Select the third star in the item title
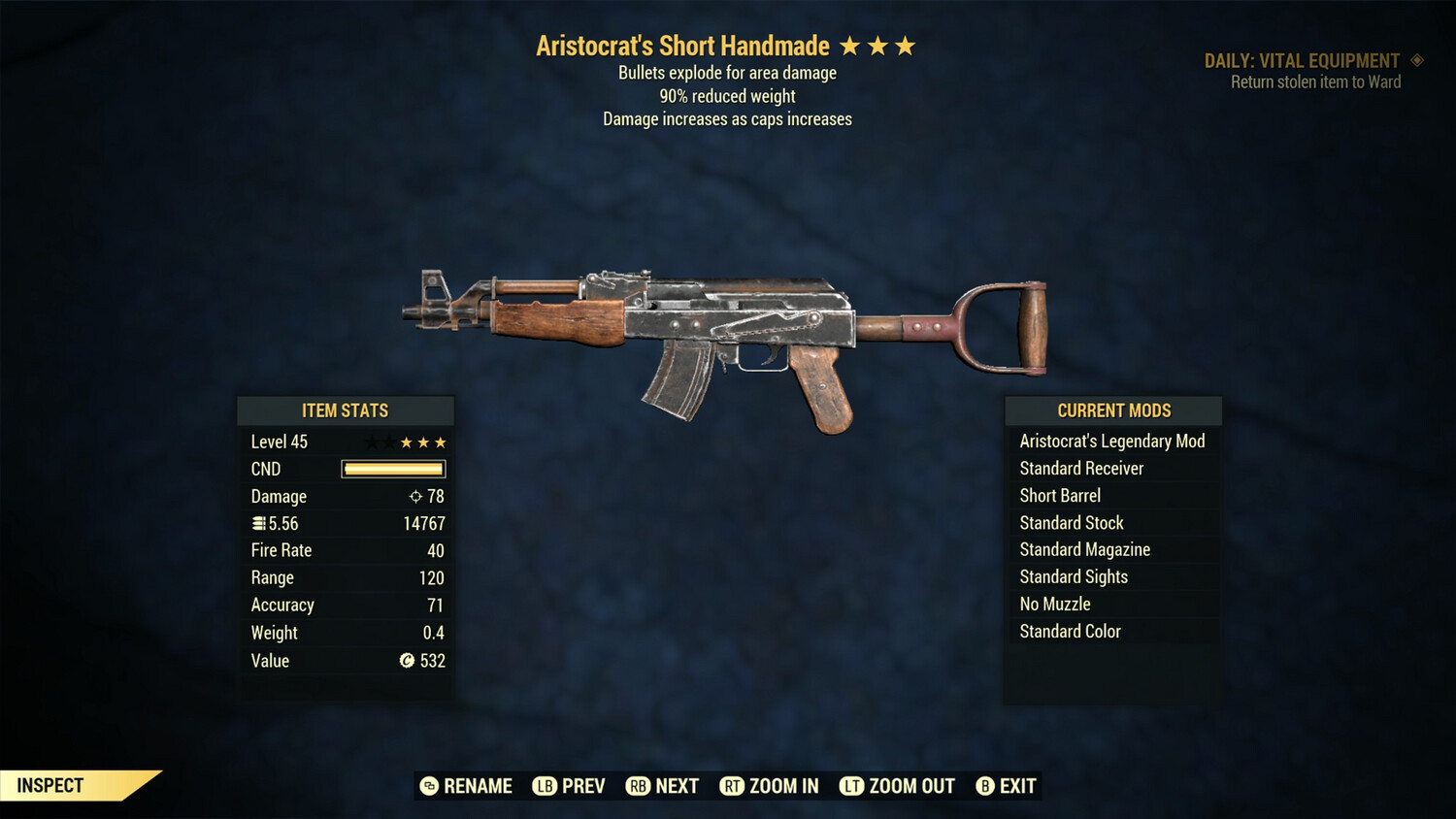The width and height of the screenshot is (1456, 819). (x=907, y=44)
